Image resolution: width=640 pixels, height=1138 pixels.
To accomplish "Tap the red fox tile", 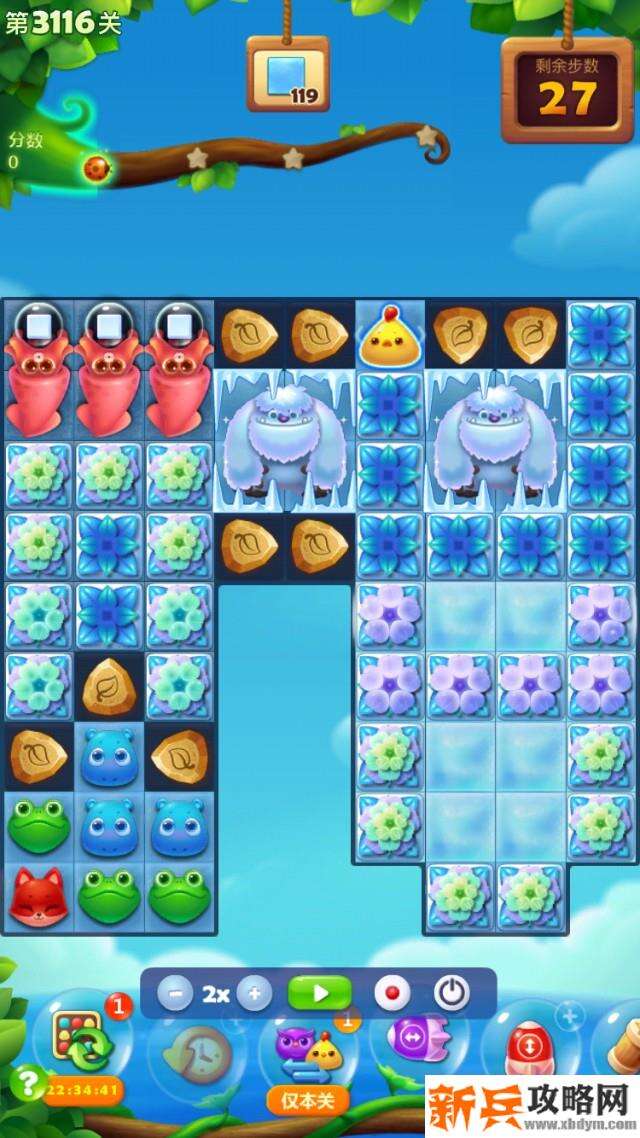I will (39, 896).
